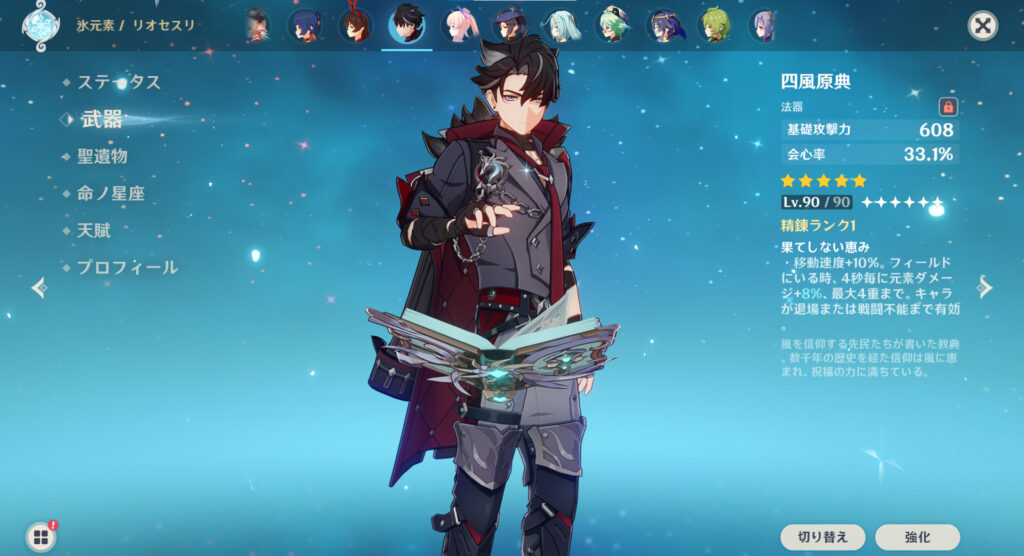
Task: Close the character screen with the X button
Action: pos(983,26)
